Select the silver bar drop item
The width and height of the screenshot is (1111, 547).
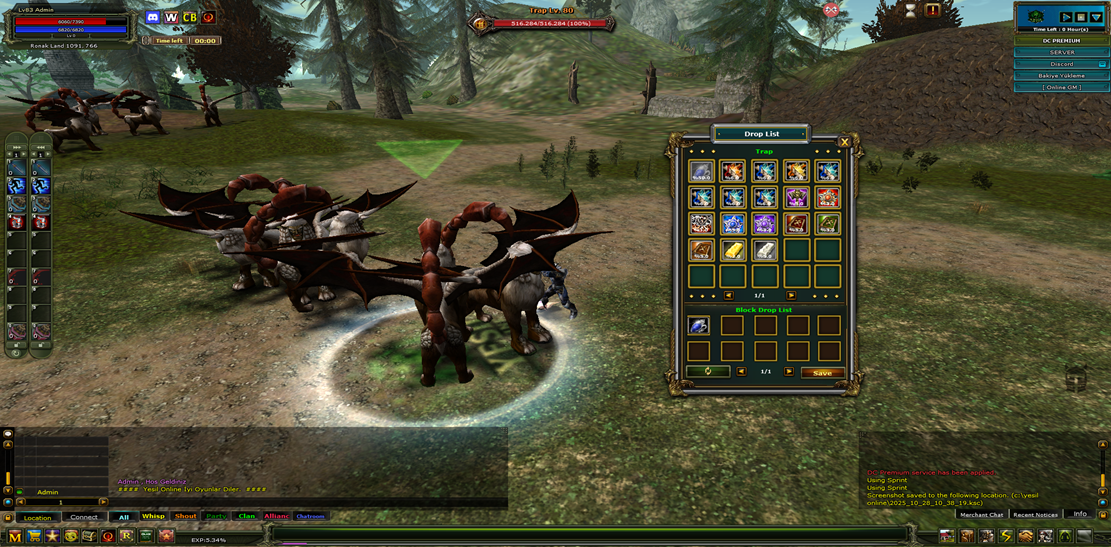[765, 249]
